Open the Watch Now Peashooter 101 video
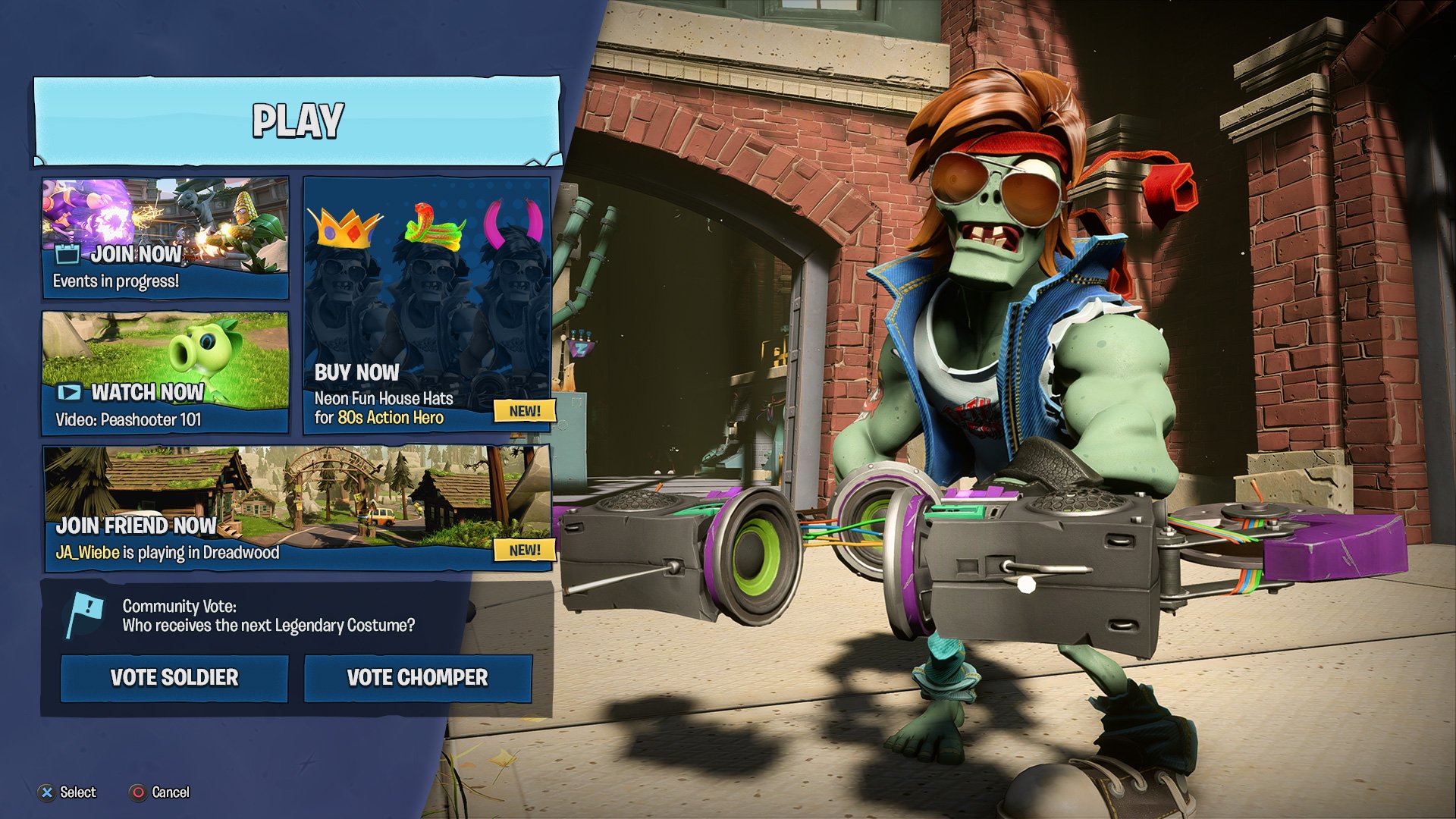This screenshot has width=1456, height=819. [x=165, y=372]
